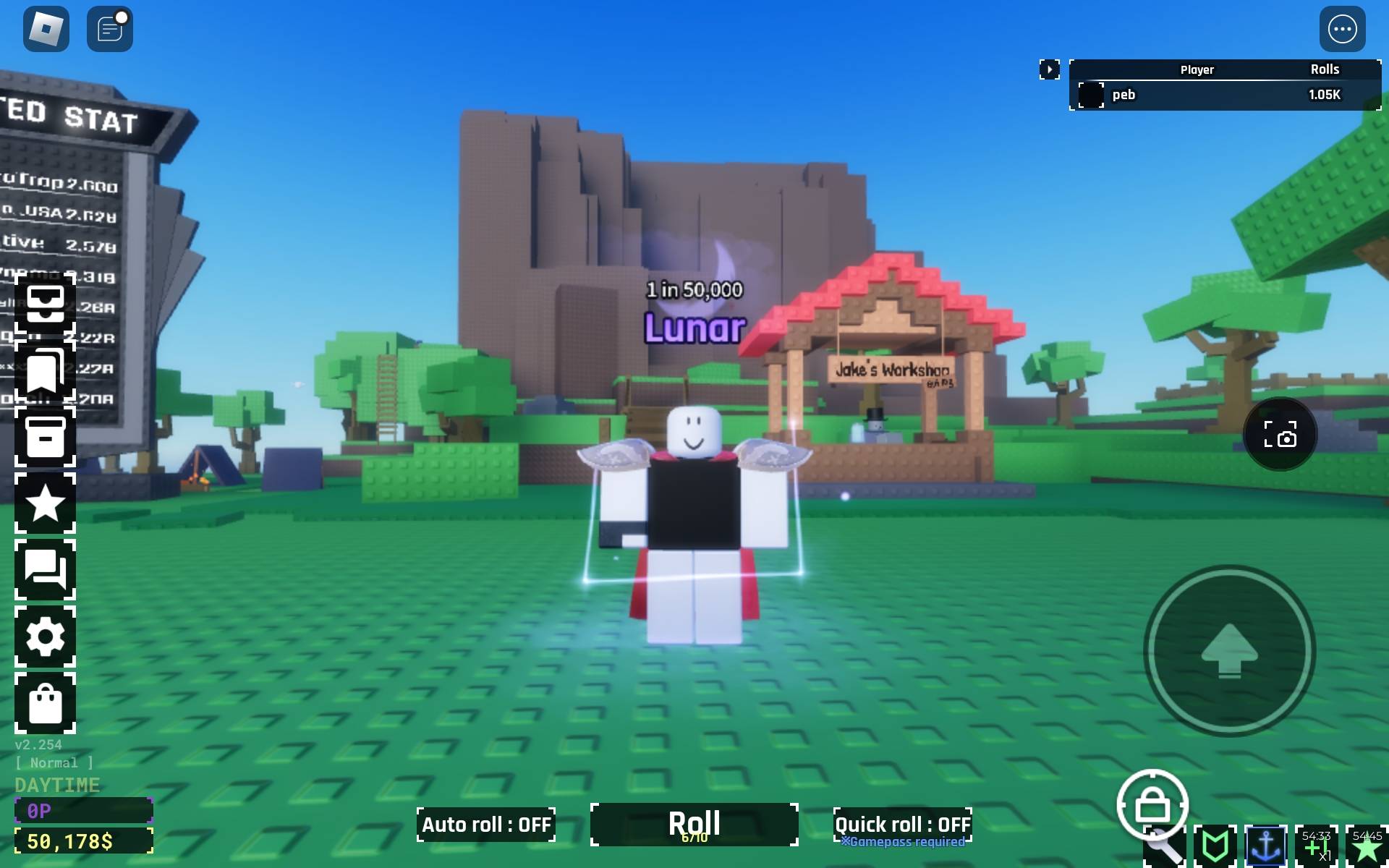Open the star menu in the sidebar
This screenshot has width=1389, height=868.
45,503
